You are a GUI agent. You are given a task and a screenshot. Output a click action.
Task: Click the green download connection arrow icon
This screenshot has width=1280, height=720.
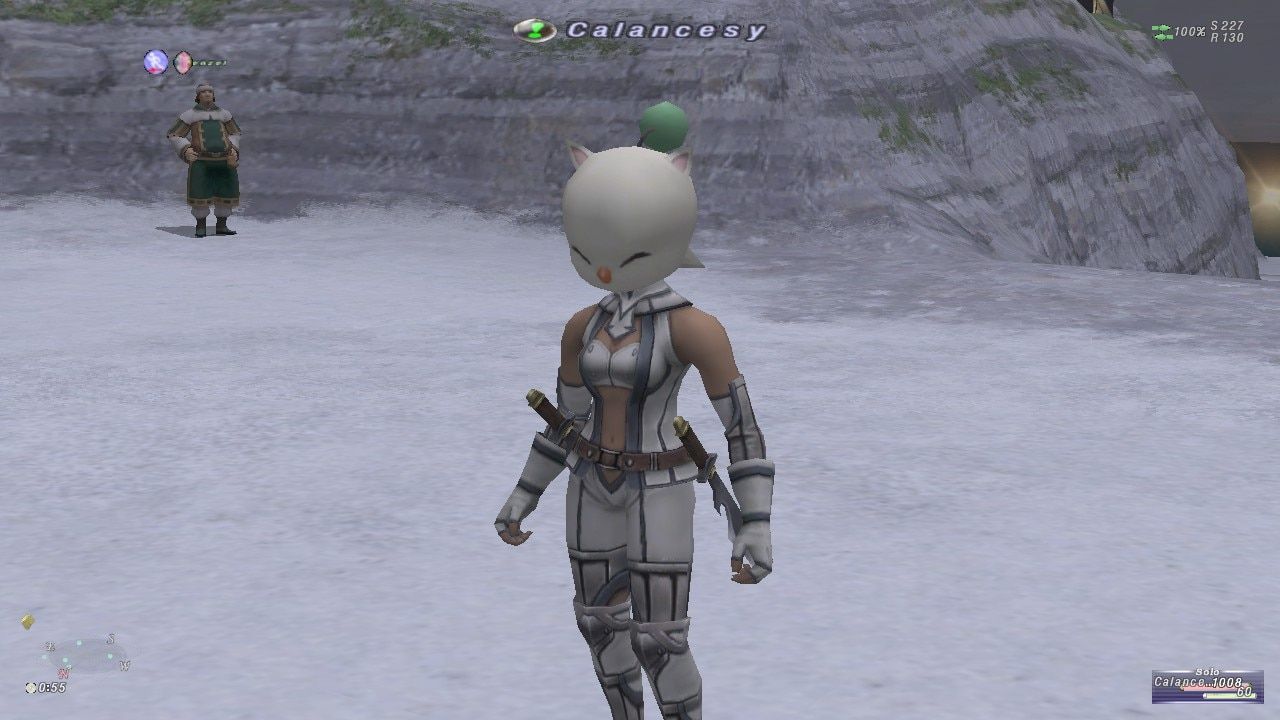[x=1162, y=37]
